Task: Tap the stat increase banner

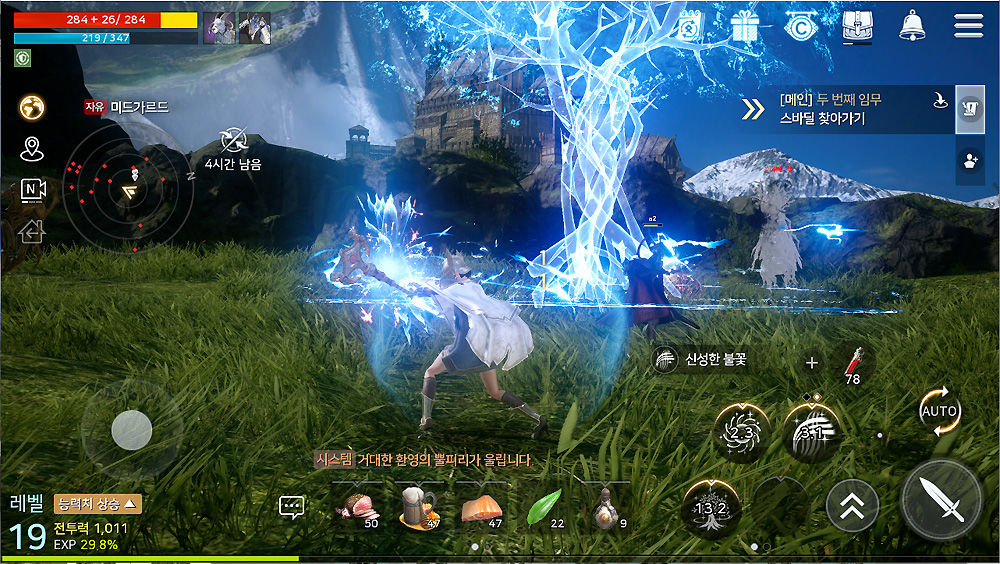Action: pos(98,503)
